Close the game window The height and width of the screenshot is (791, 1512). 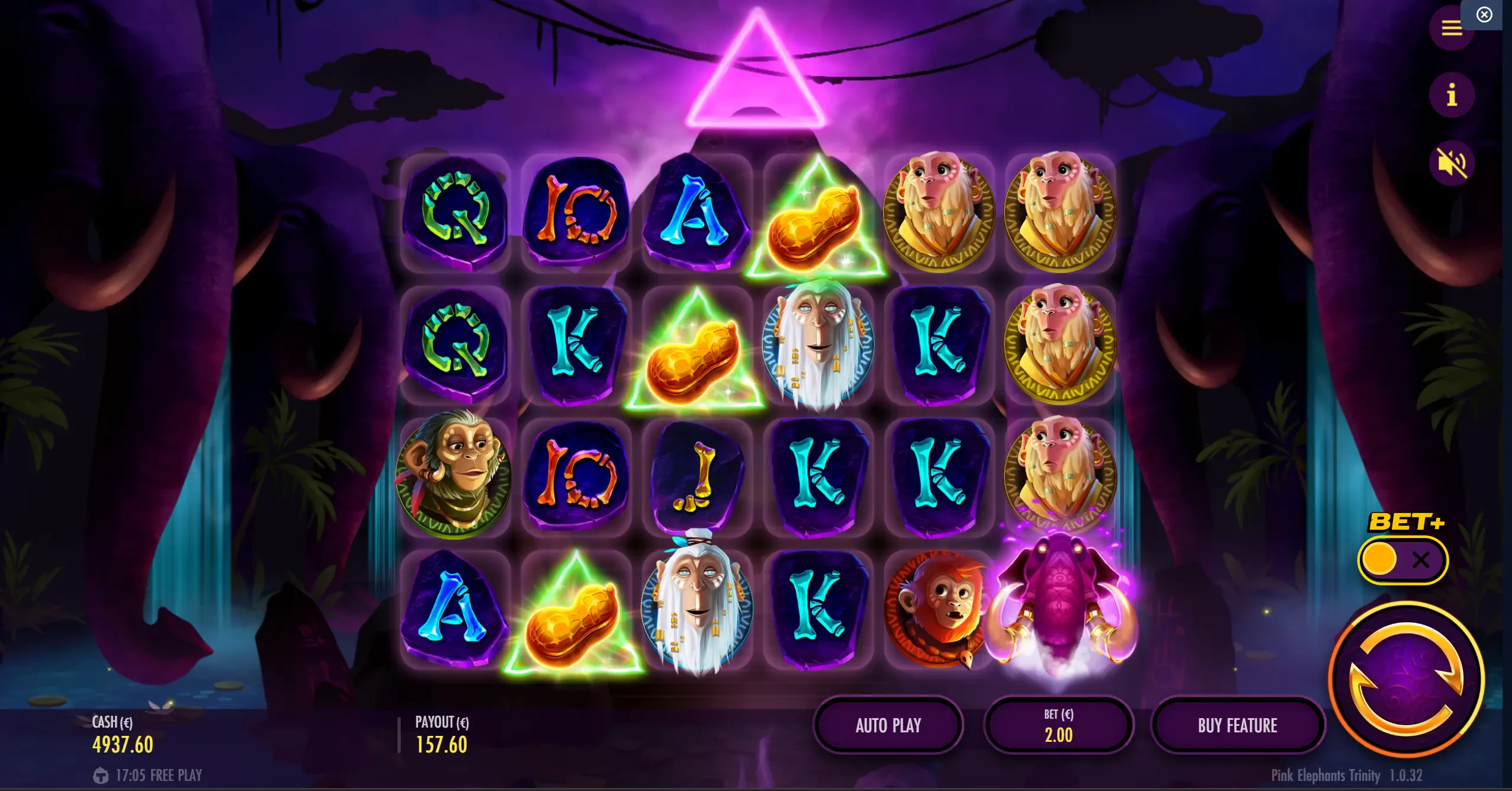tap(1484, 14)
